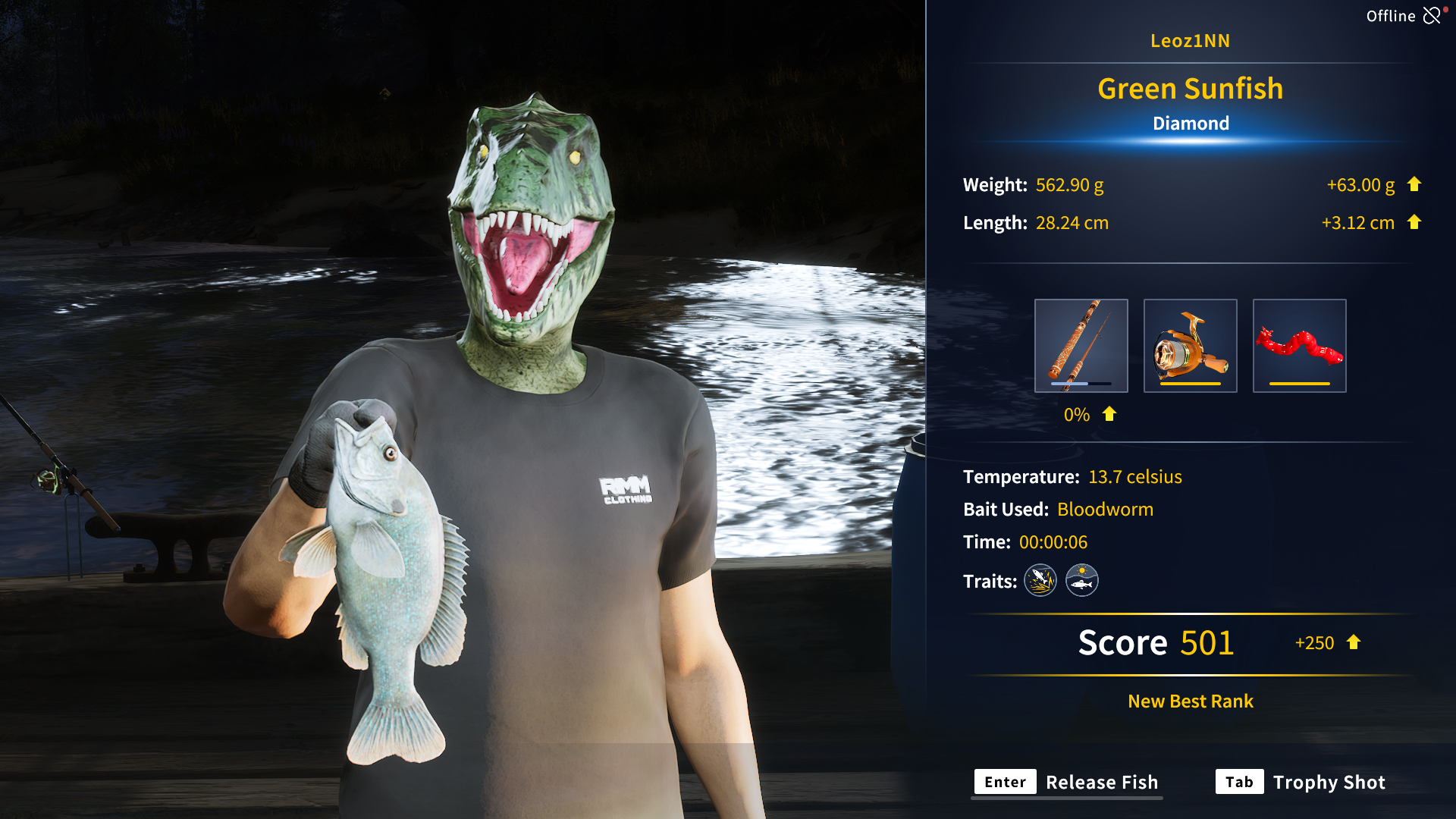Take a Trophy Shot
This screenshot has width=1456, height=819.
[1301, 782]
